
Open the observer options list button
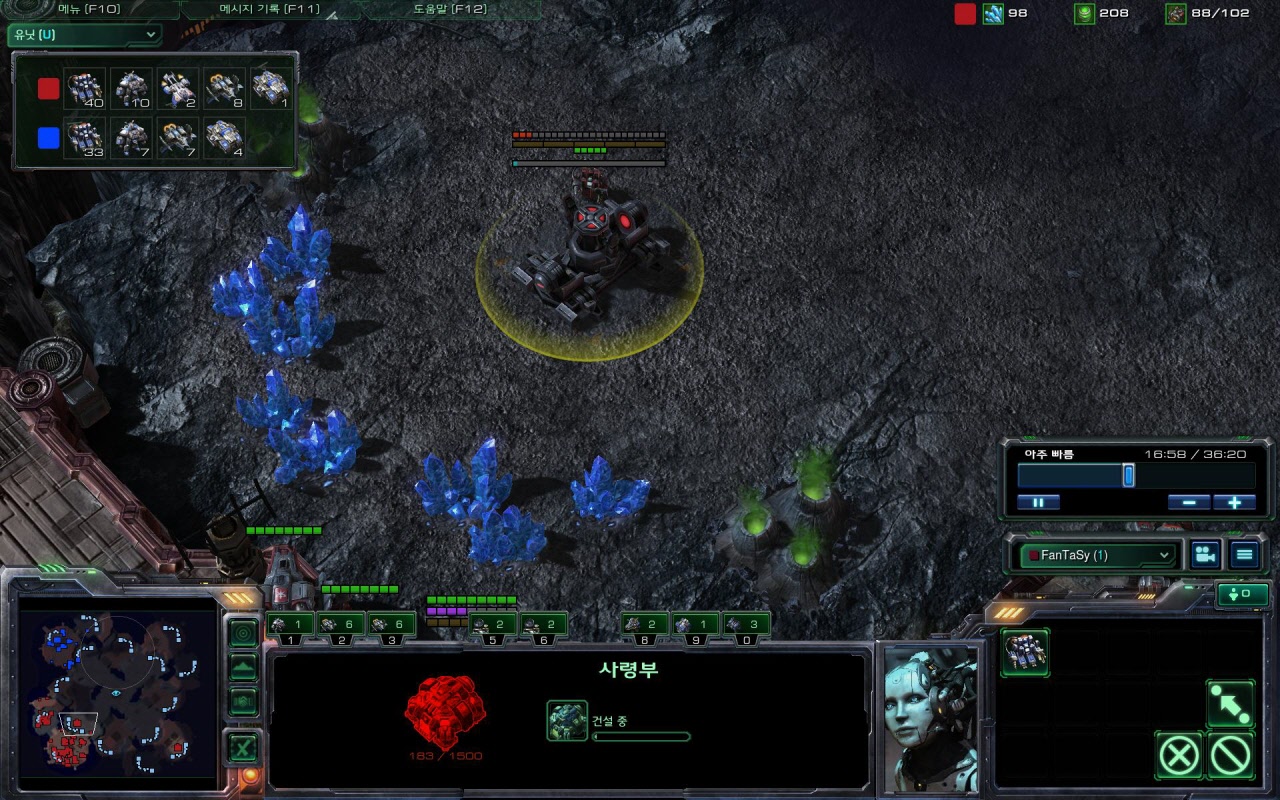[x=1244, y=555]
